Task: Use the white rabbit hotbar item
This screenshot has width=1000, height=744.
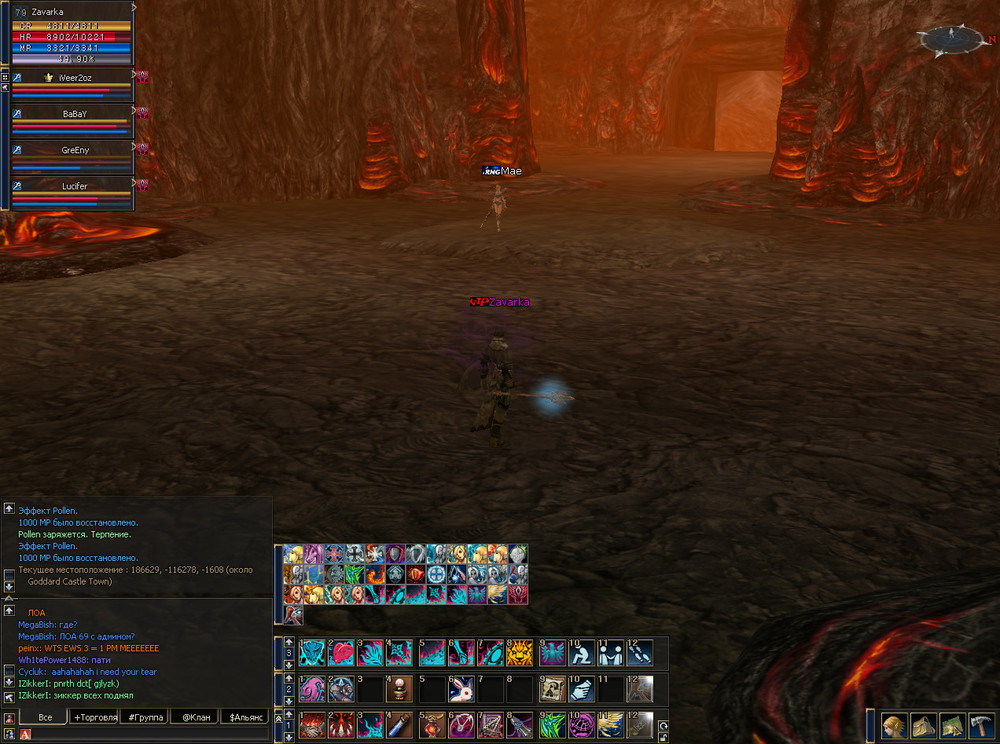Action: pos(461,689)
